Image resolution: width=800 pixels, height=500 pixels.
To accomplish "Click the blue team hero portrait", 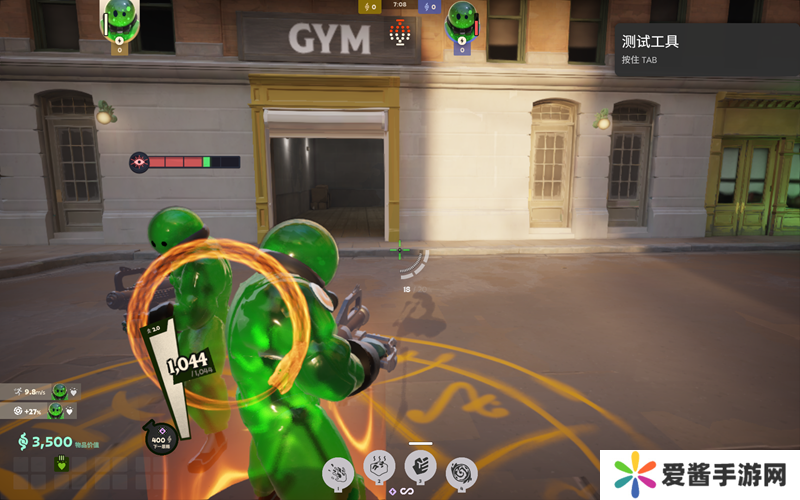I will pyautogui.click(x=461, y=20).
